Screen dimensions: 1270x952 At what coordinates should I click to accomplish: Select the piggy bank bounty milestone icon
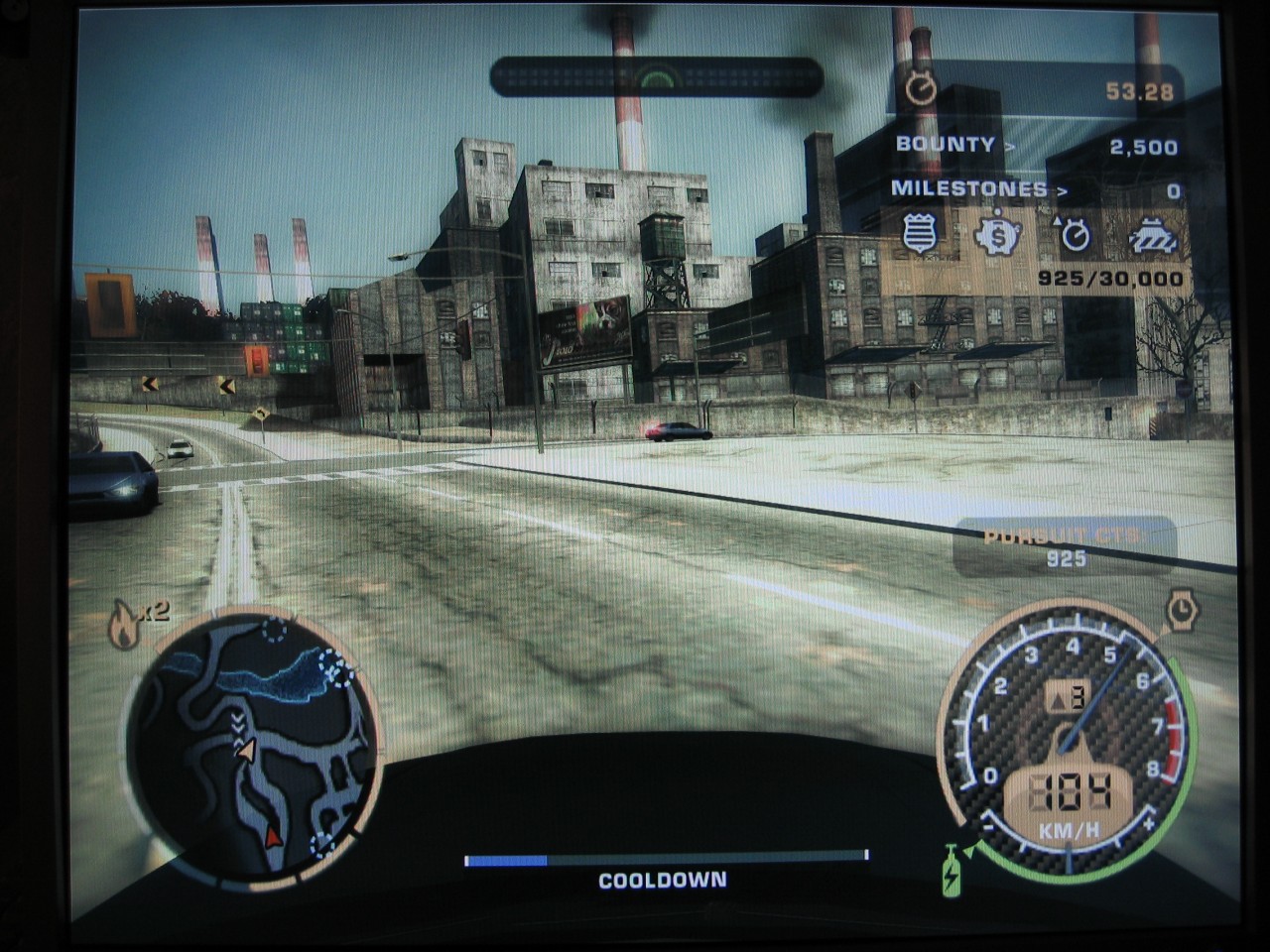(997, 236)
